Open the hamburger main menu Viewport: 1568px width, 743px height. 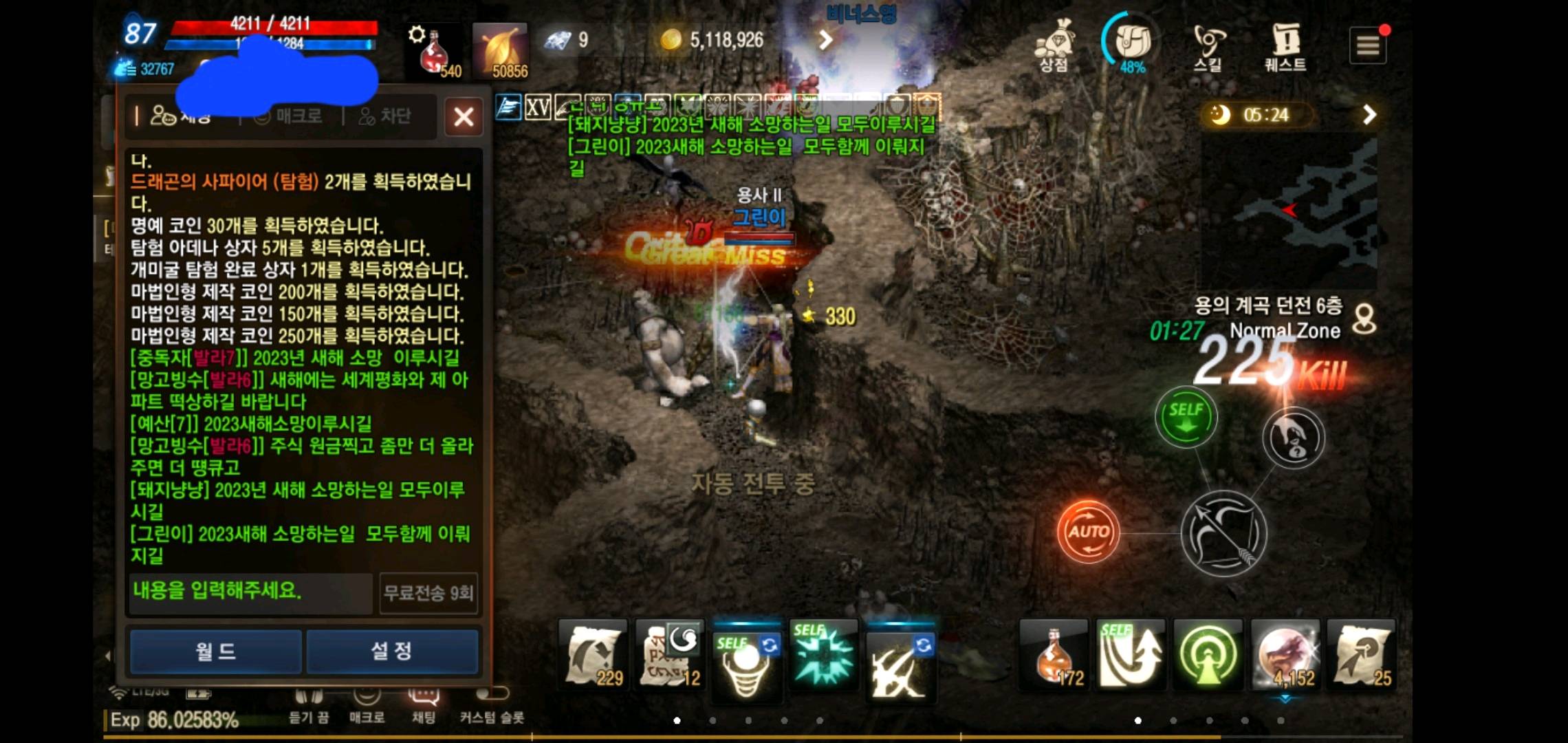click(1367, 46)
